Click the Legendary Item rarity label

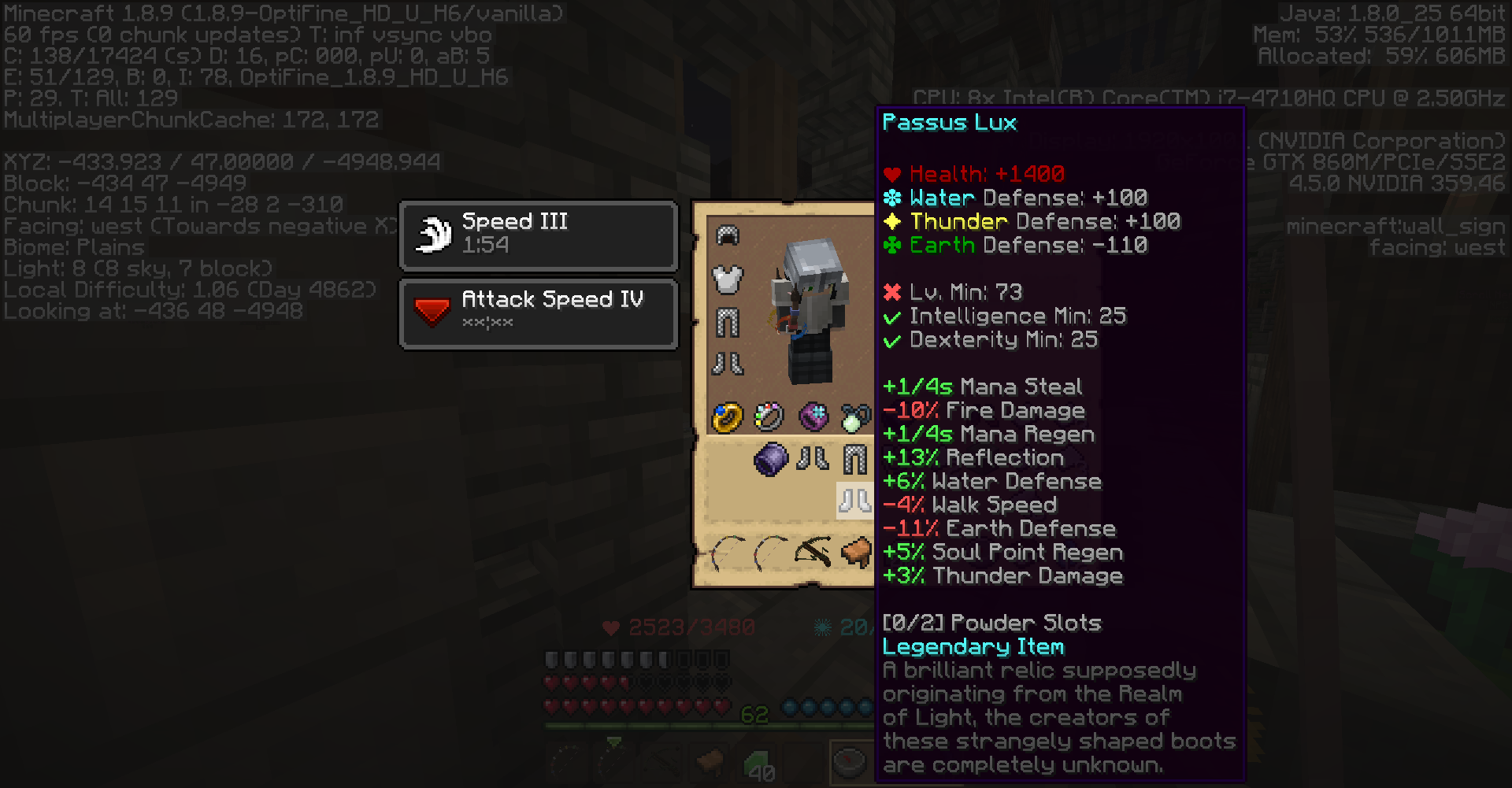tap(973, 646)
